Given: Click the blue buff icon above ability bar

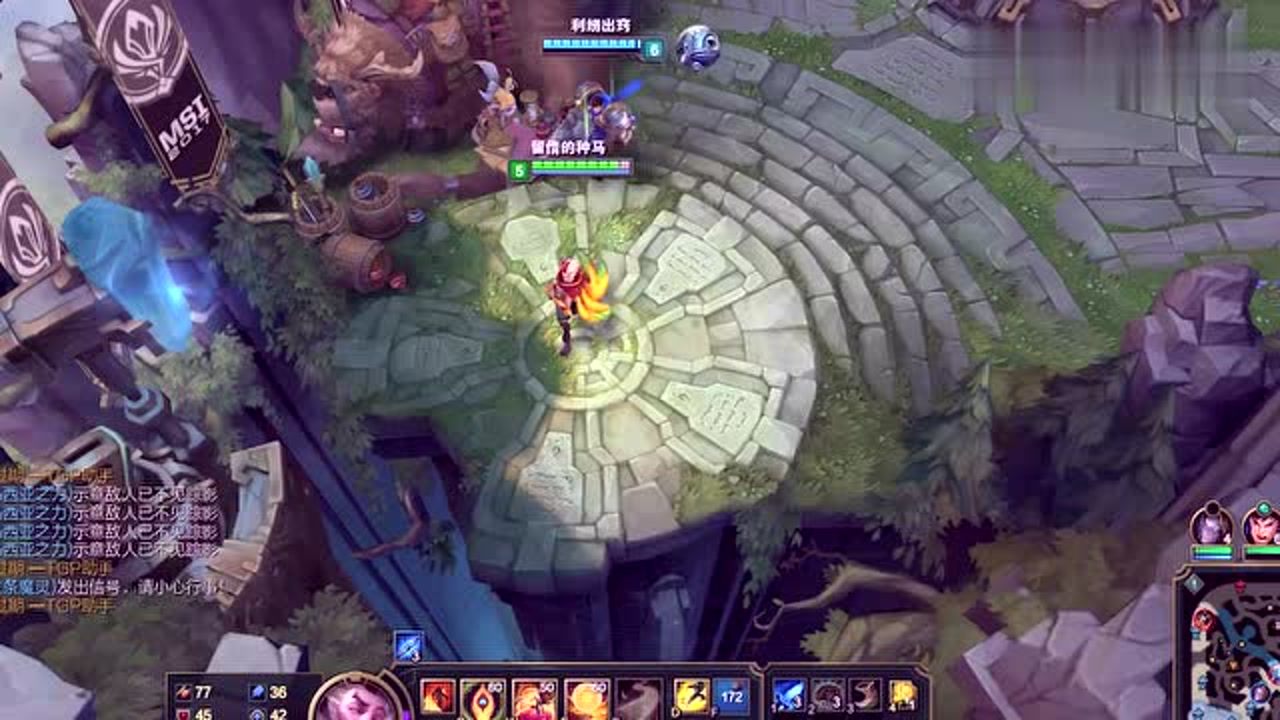Looking at the screenshot, I should click(x=408, y=646).
